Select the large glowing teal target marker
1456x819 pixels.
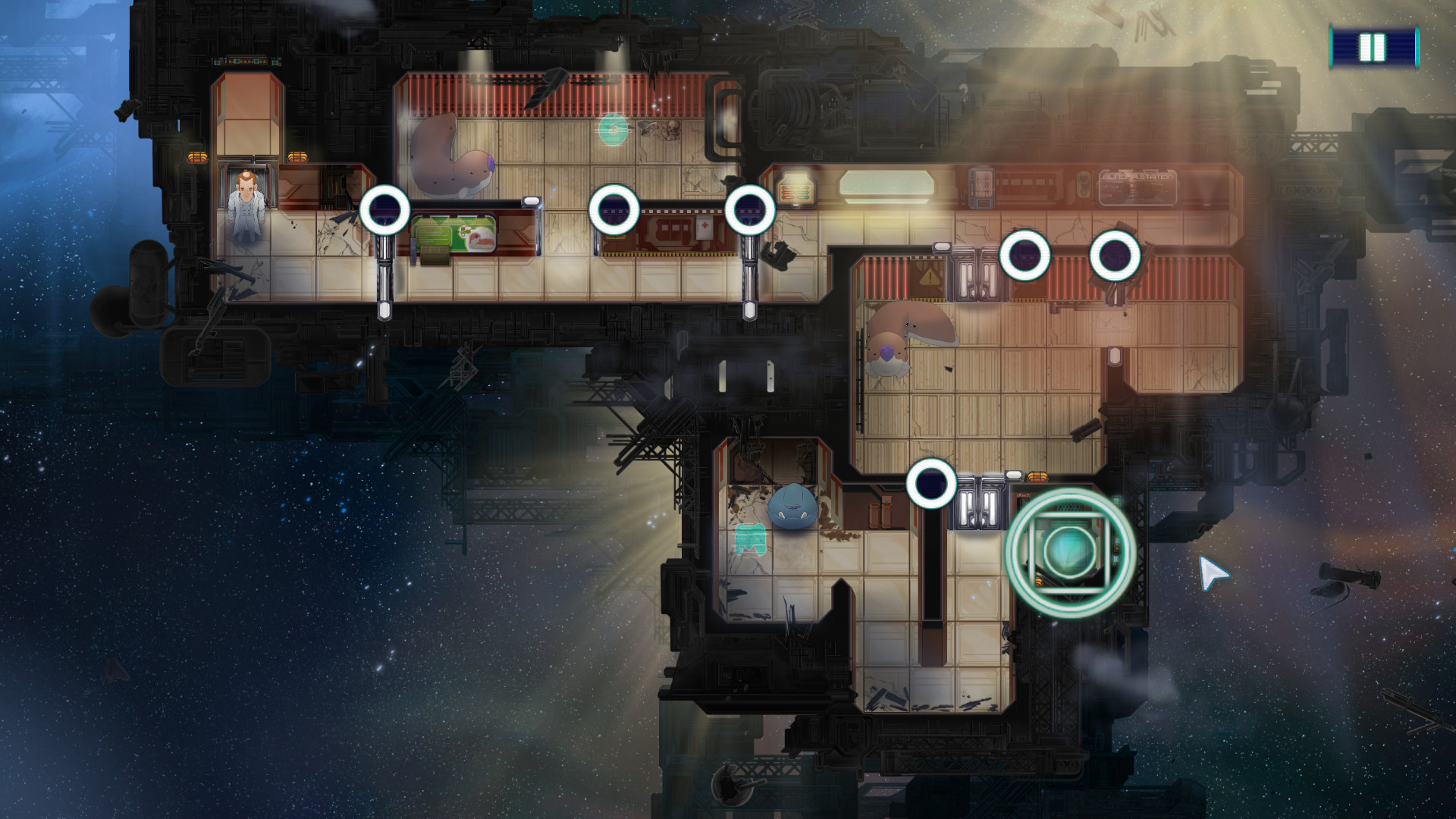pos(1069,551)
